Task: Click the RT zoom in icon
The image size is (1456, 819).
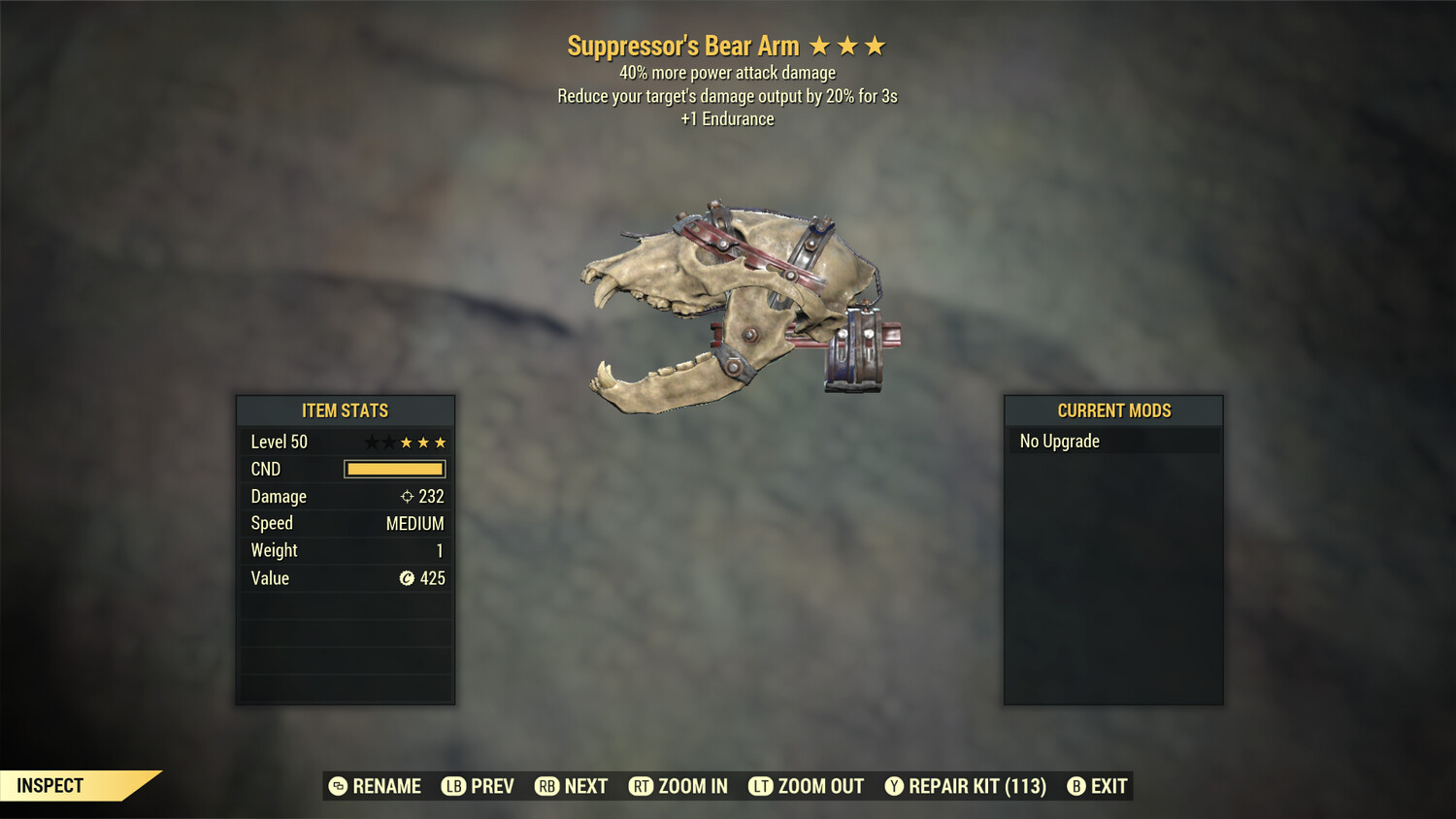Action: click(643, 786)
